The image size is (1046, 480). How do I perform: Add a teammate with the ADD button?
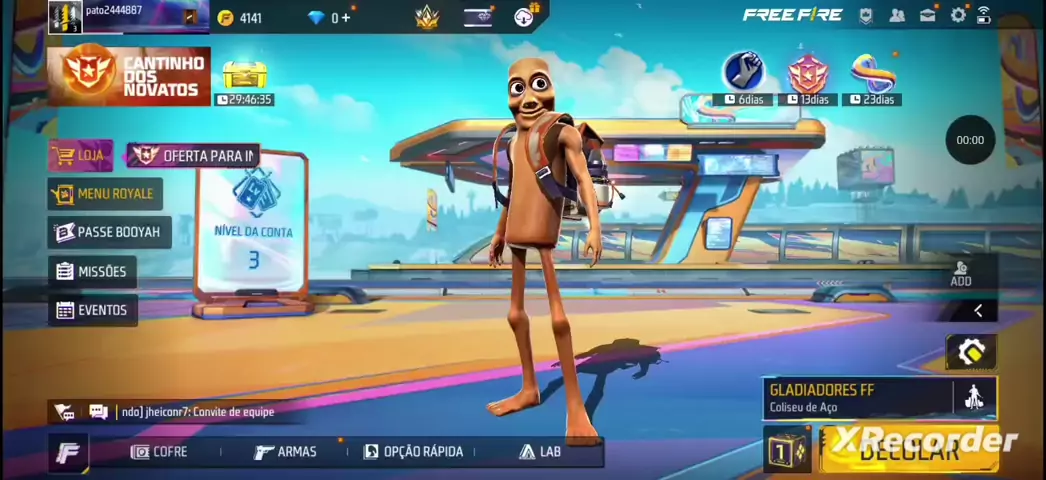point(961,273)
